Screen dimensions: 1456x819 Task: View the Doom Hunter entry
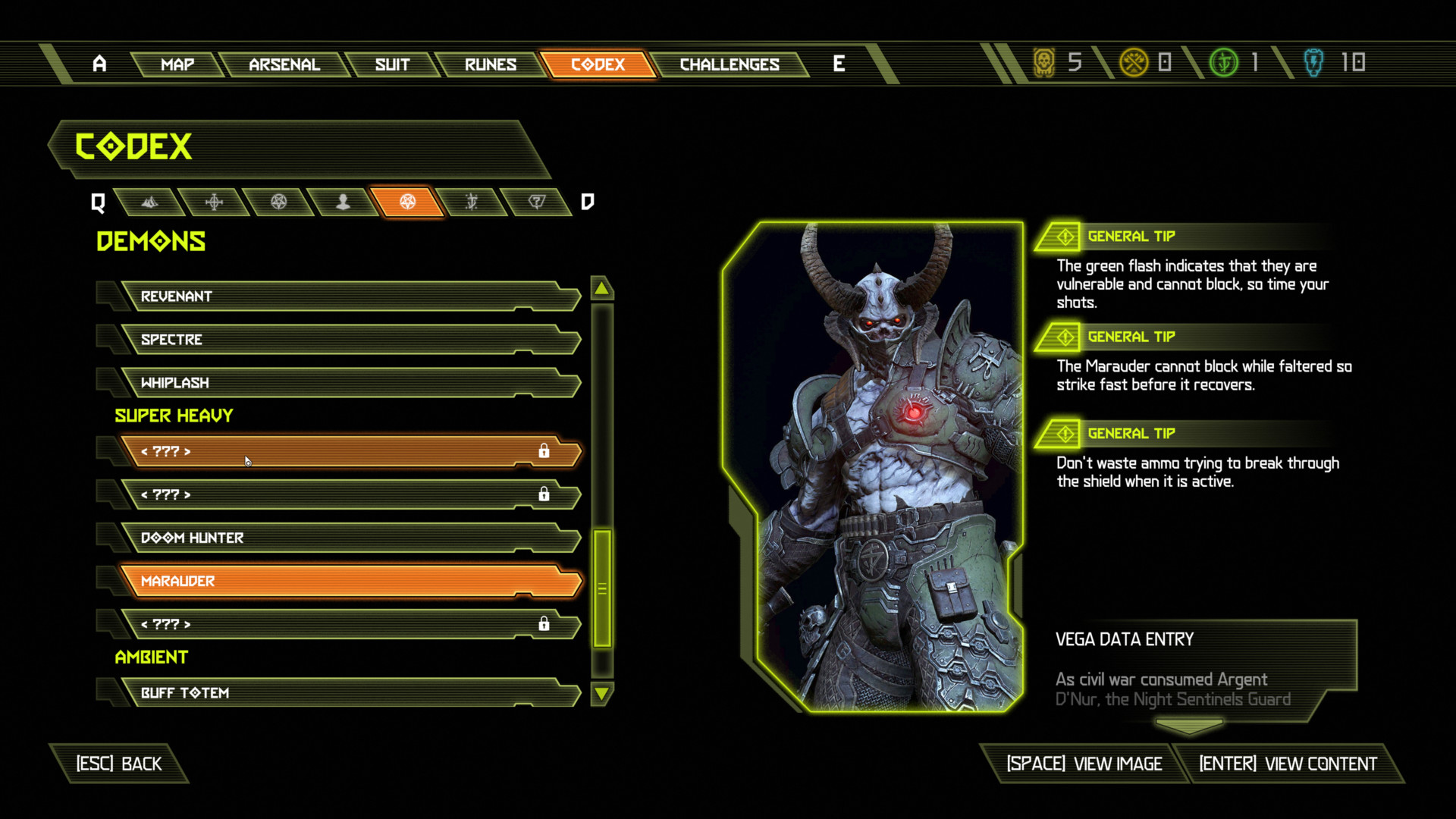349,538
